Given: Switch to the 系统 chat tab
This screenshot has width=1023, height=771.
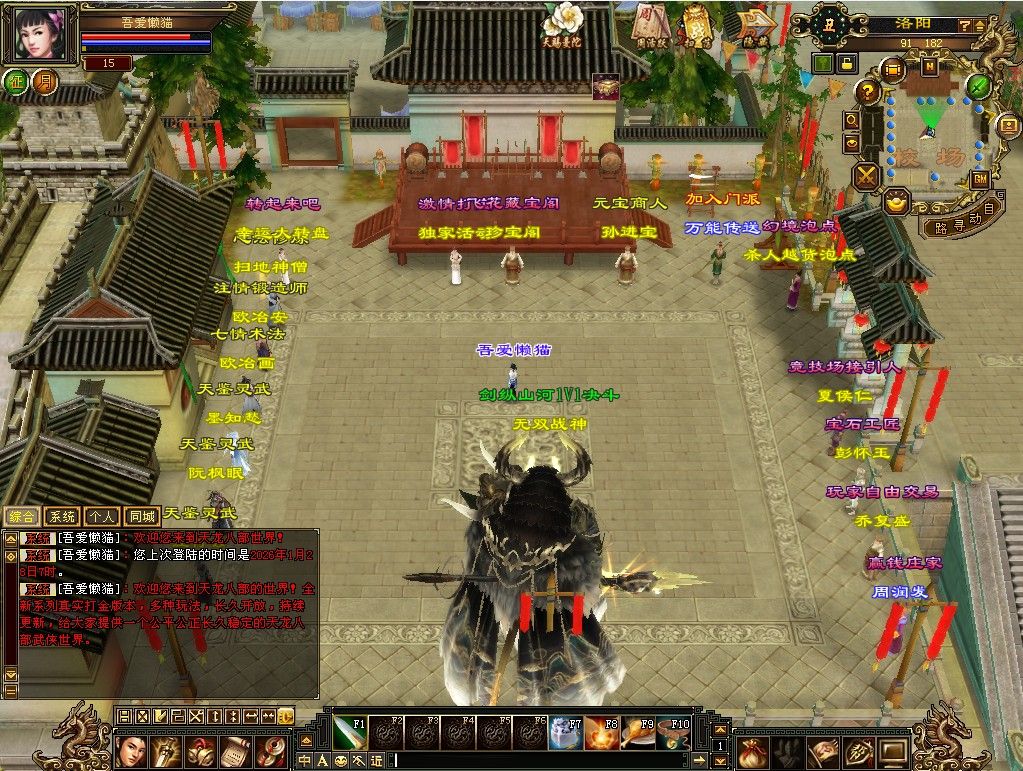Looking at the screenshot, I should (x=62, y=516).
